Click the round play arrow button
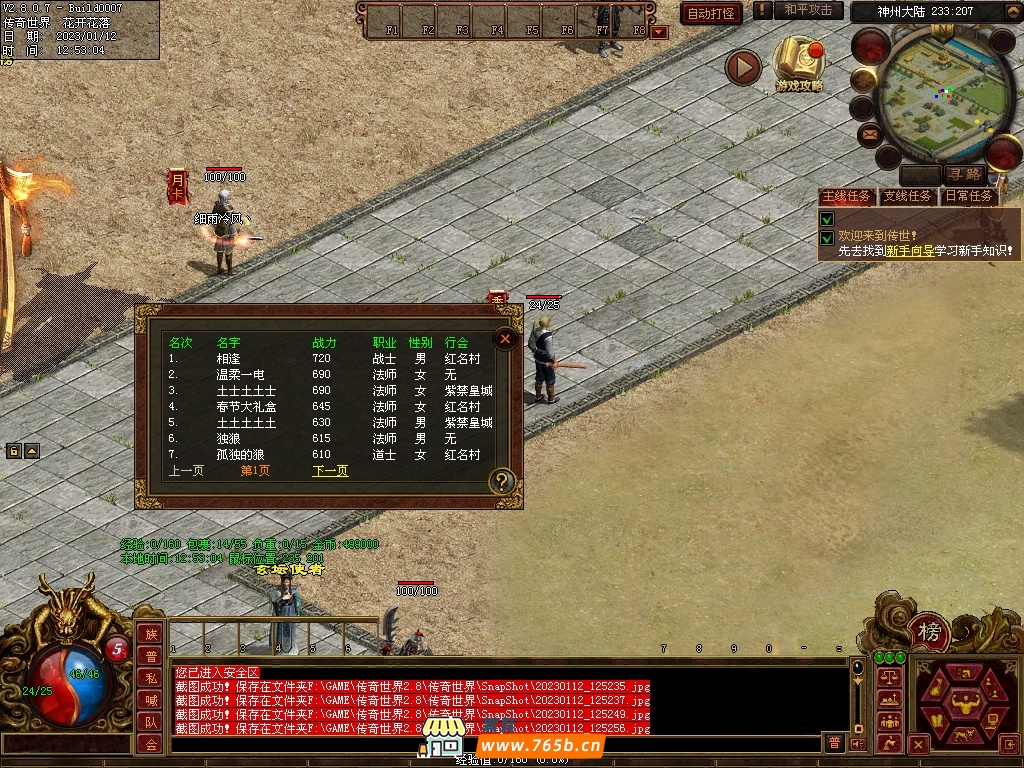Screen dimensions: 1024x768 [x=743, y=67]
